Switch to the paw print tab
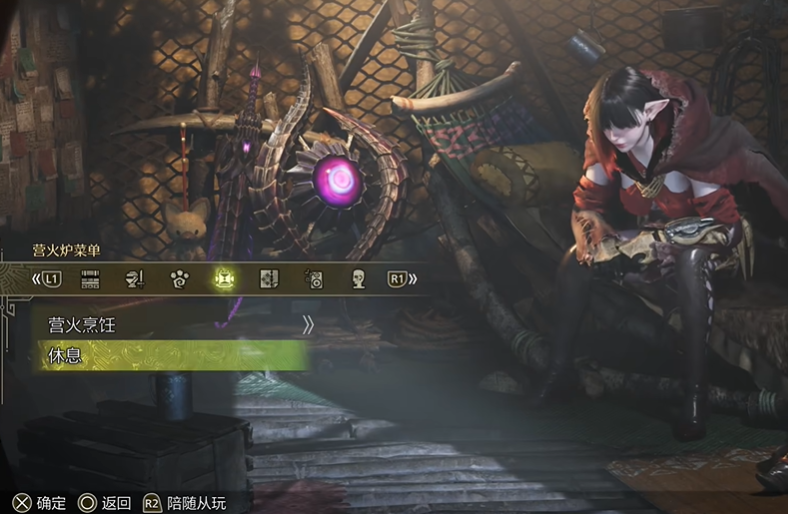The width and height of the screenshot is (788, 514). pos(180,279)
